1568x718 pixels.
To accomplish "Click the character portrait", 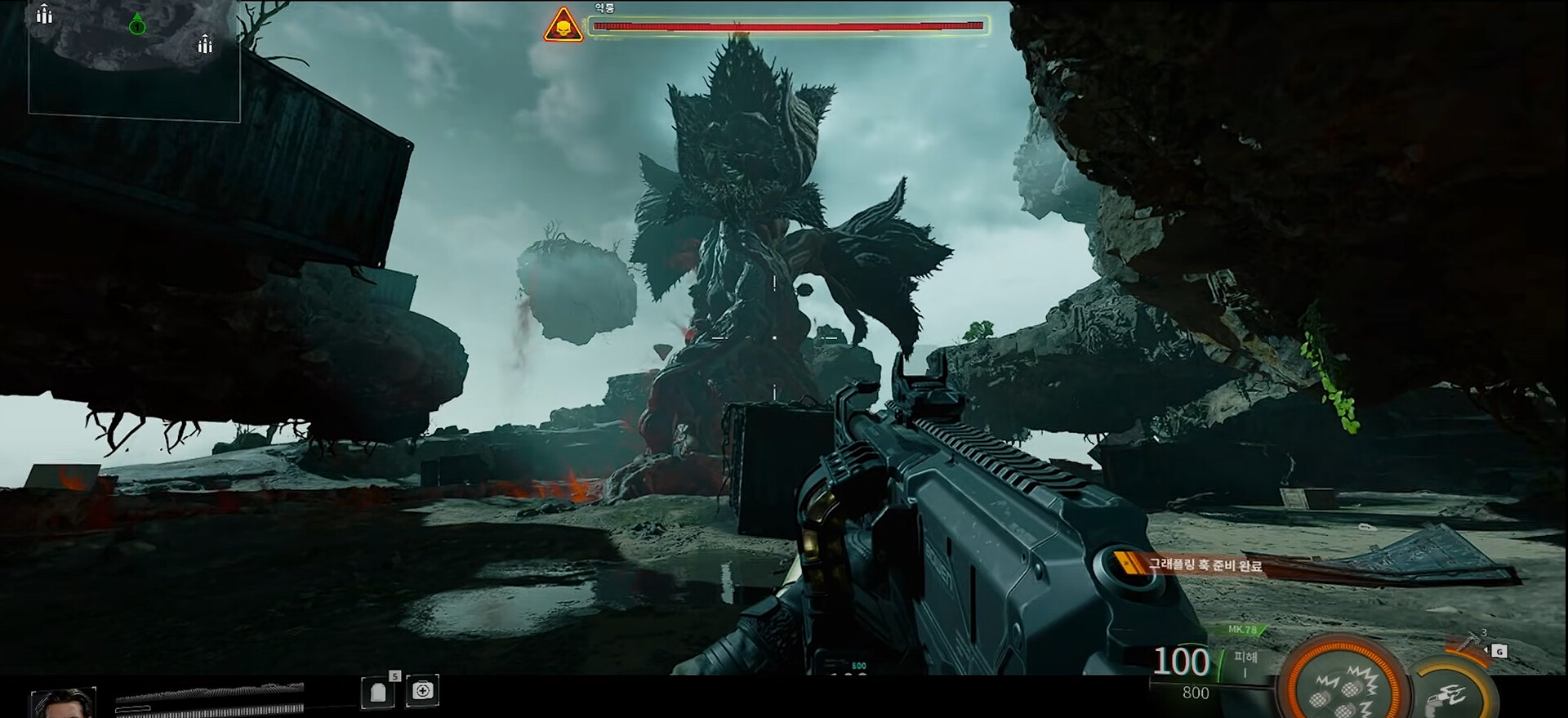I will (63, 703).
